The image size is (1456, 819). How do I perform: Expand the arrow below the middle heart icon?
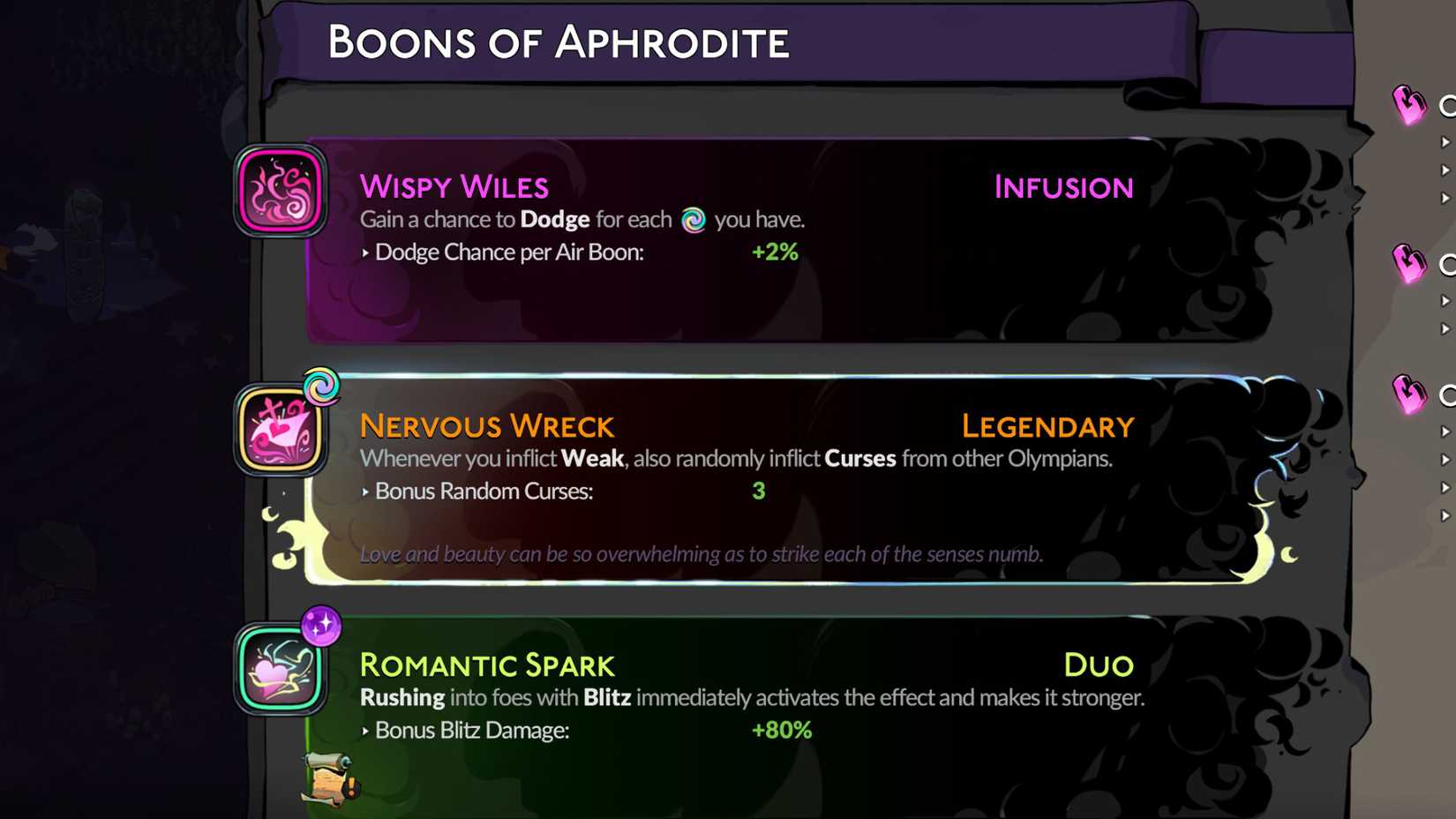tap(1445, 300)
